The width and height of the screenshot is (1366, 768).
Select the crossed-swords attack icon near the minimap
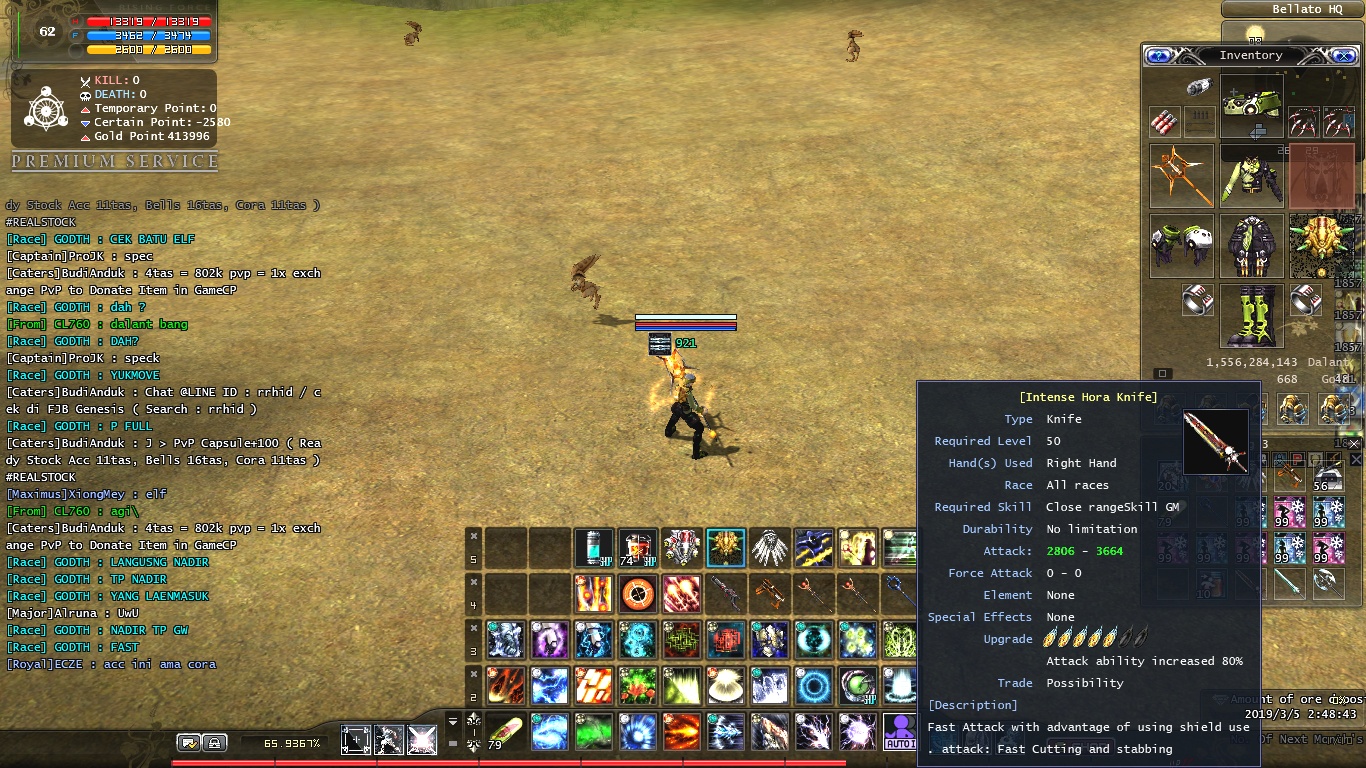423,739
